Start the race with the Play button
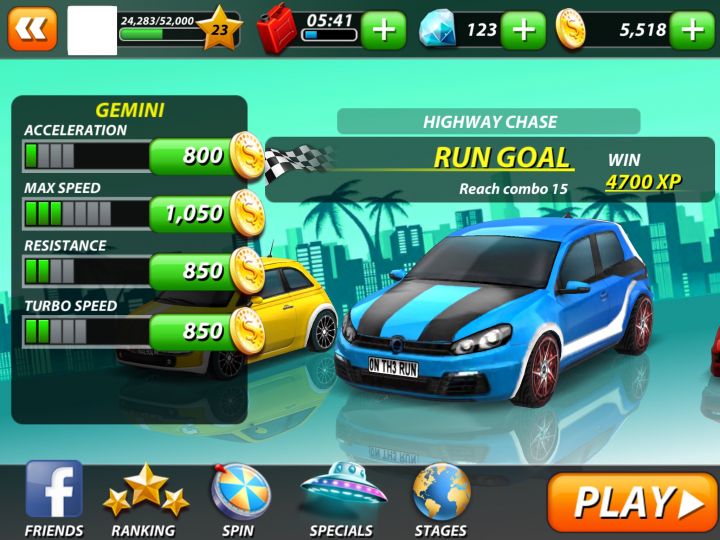720x540 pixels. click(632, 502)
